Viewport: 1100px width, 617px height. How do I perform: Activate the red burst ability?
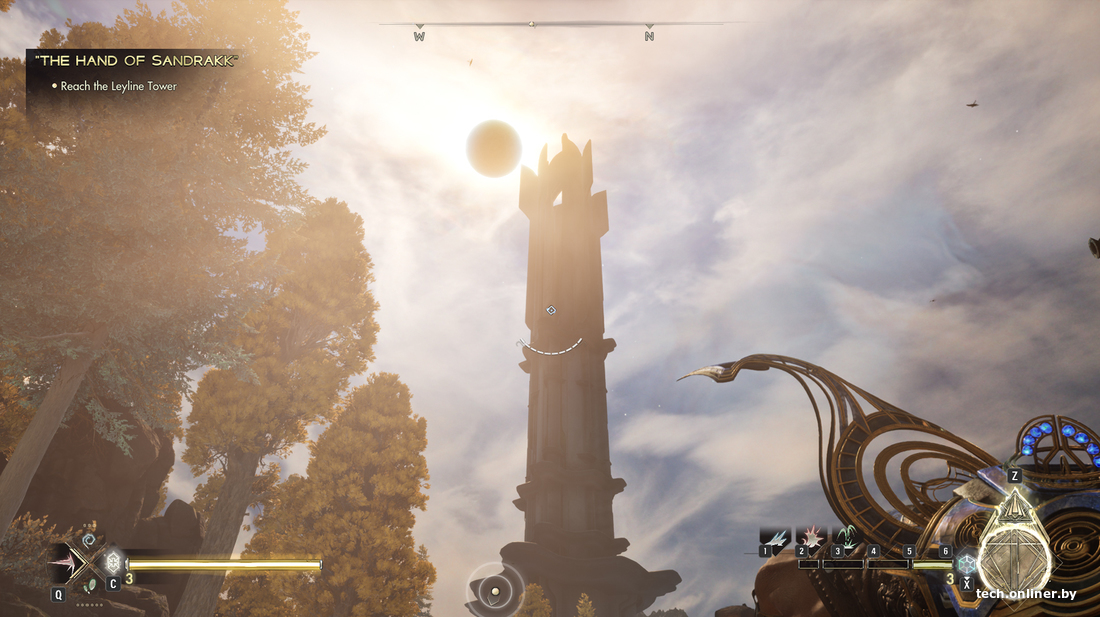click(x=810, y=537)
